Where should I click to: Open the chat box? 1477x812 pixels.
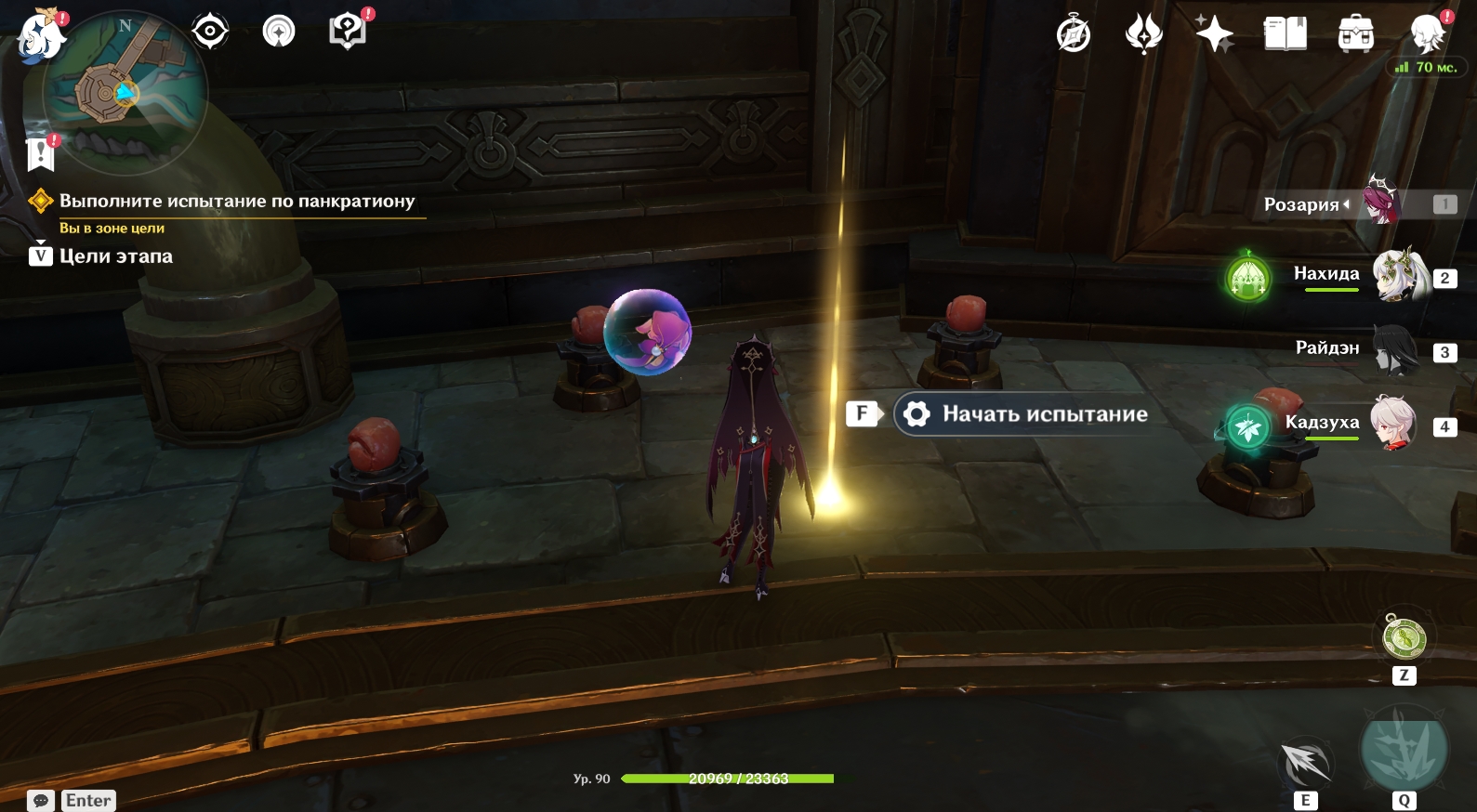[41, 801]
